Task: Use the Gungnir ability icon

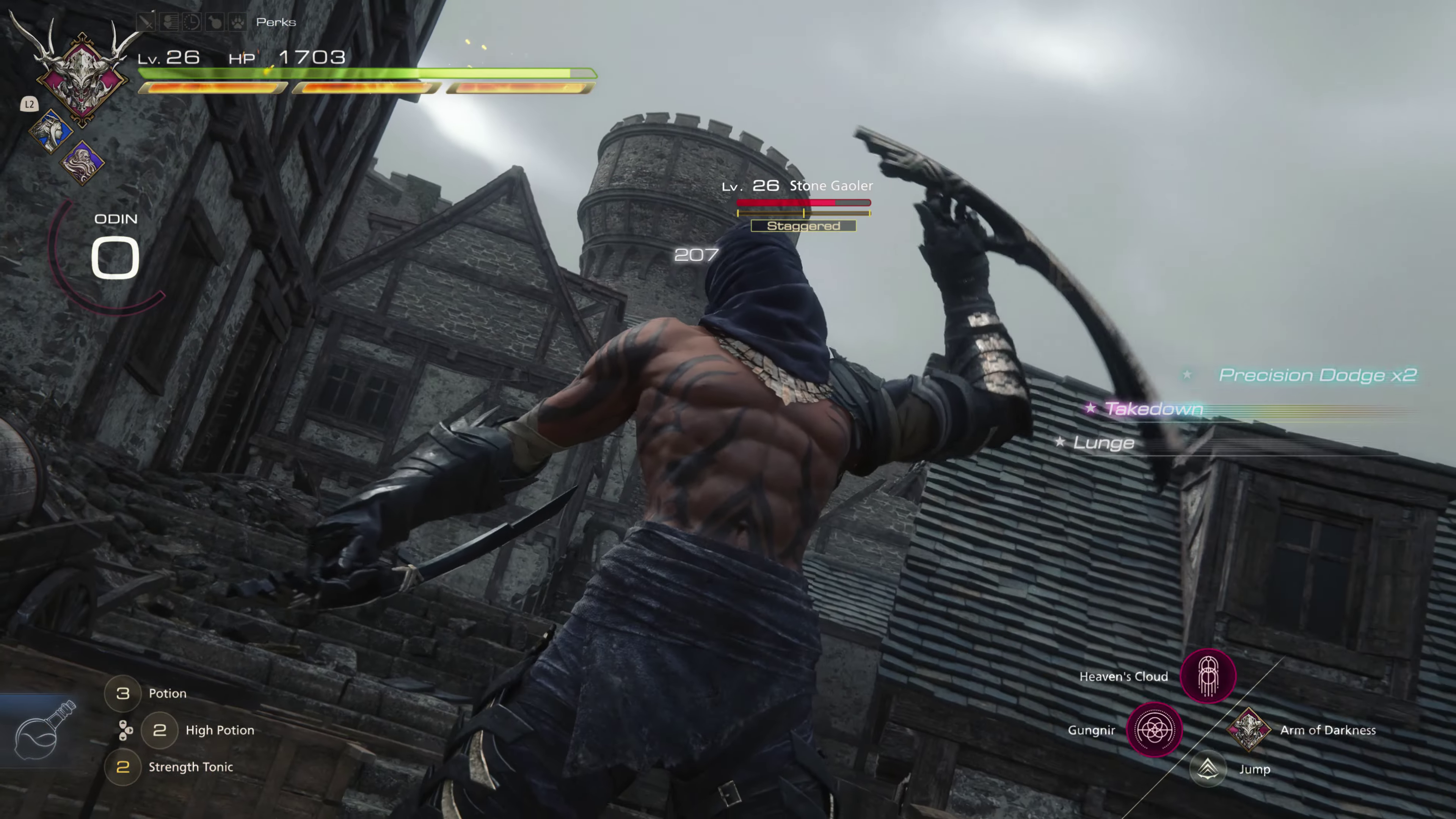Action: tap(1154, 730)
